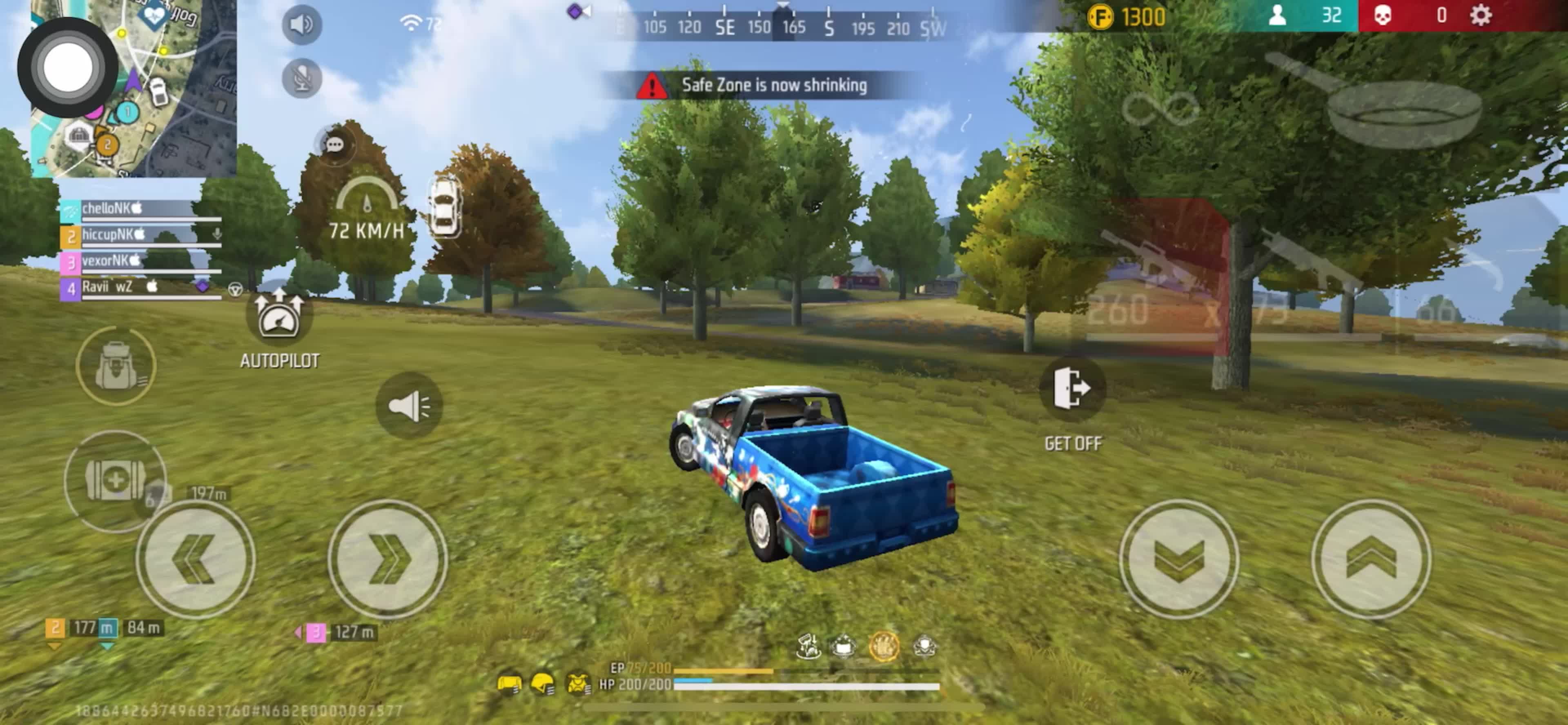Tap the white recording circle button
Image resolution: width=1568 pixels, height=725 pixels.
67,67
